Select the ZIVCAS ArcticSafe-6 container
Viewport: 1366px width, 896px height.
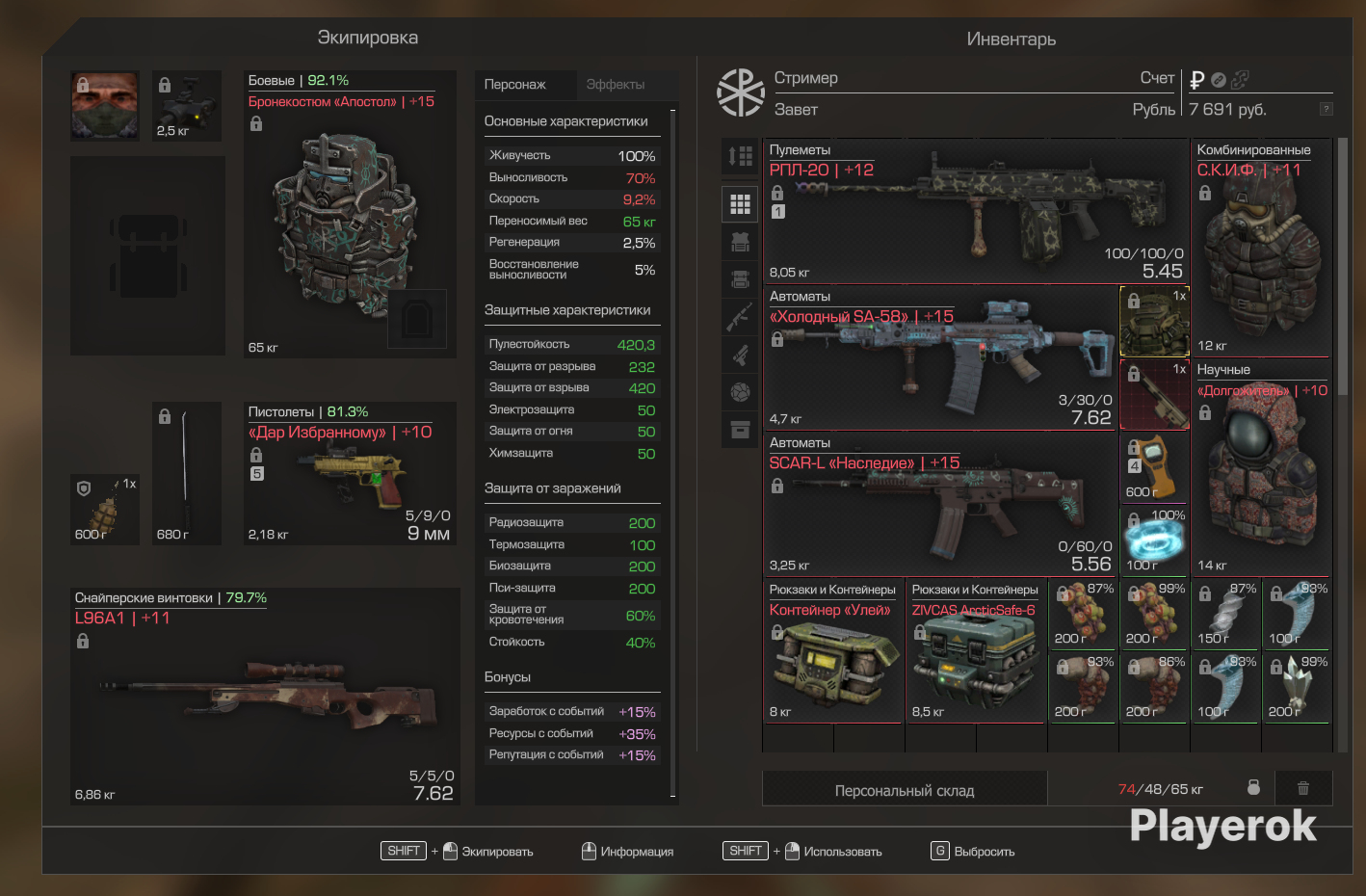point(975,653)
